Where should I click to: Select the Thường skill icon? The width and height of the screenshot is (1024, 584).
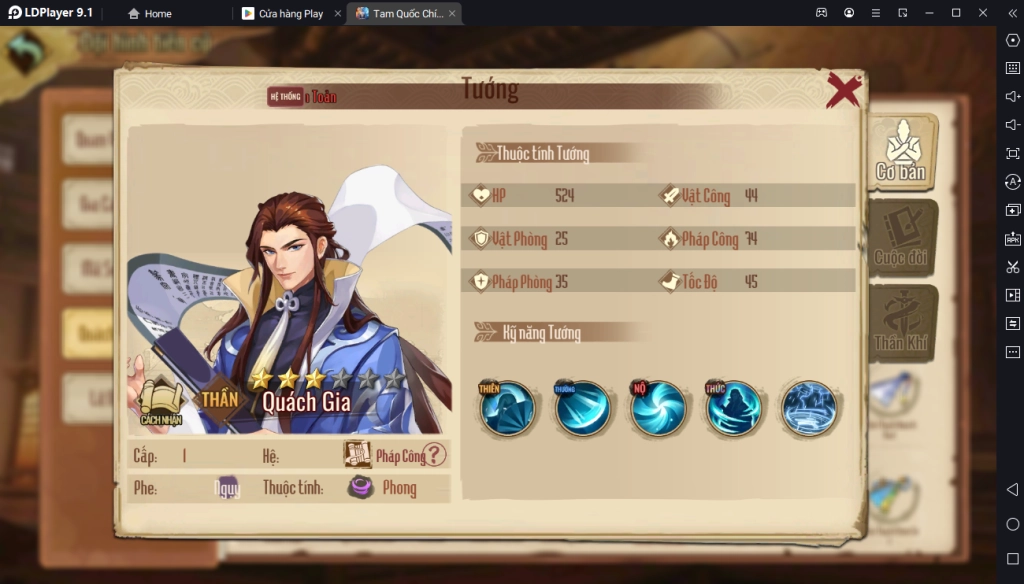coord(583,408)
